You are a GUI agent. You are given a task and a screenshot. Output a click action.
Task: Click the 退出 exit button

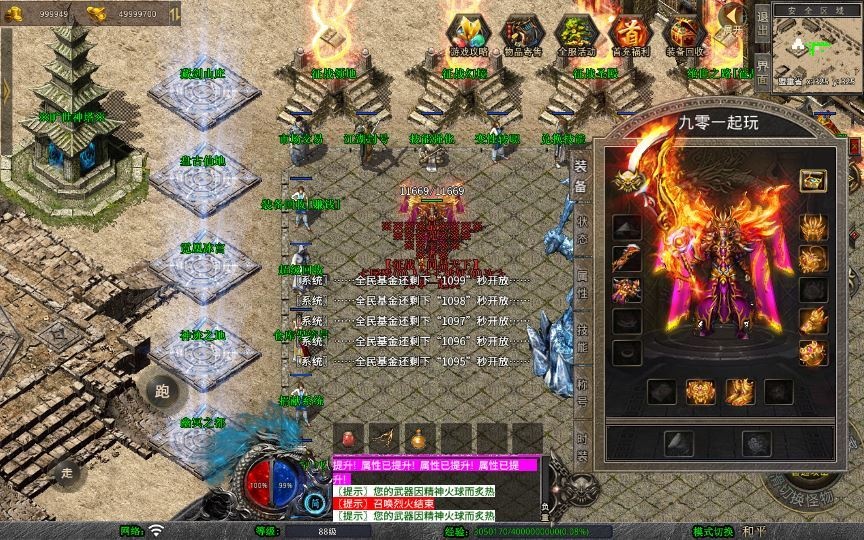point(762,18)
